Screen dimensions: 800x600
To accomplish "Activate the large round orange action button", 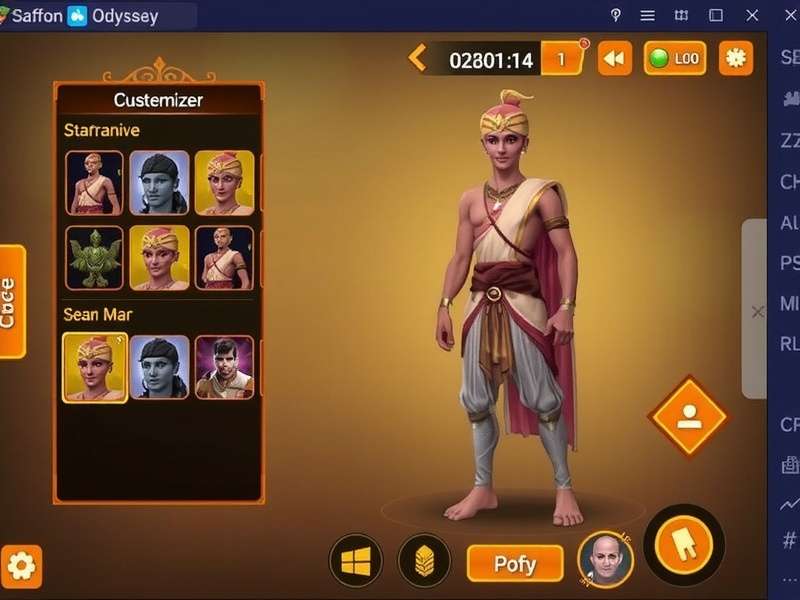I will 684,545.
